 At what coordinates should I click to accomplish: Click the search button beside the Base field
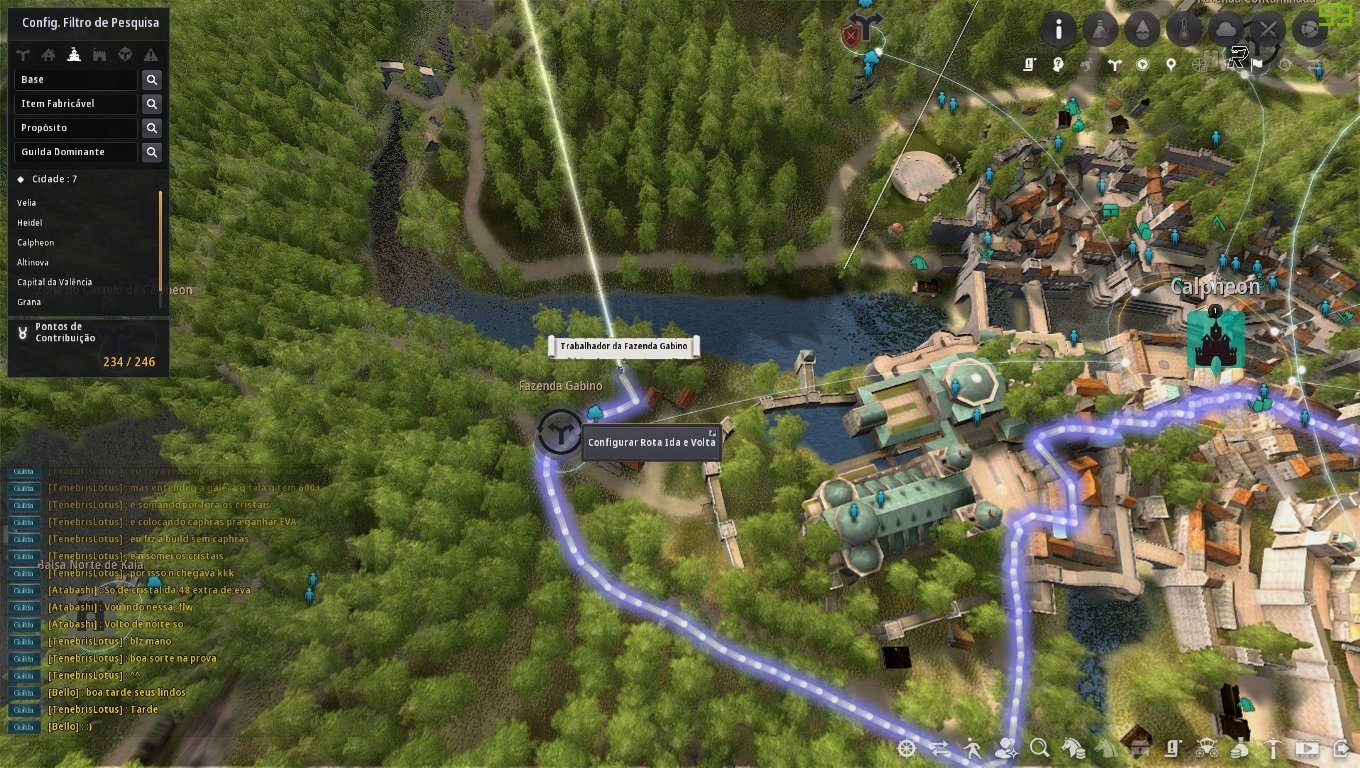pos(152,80)
